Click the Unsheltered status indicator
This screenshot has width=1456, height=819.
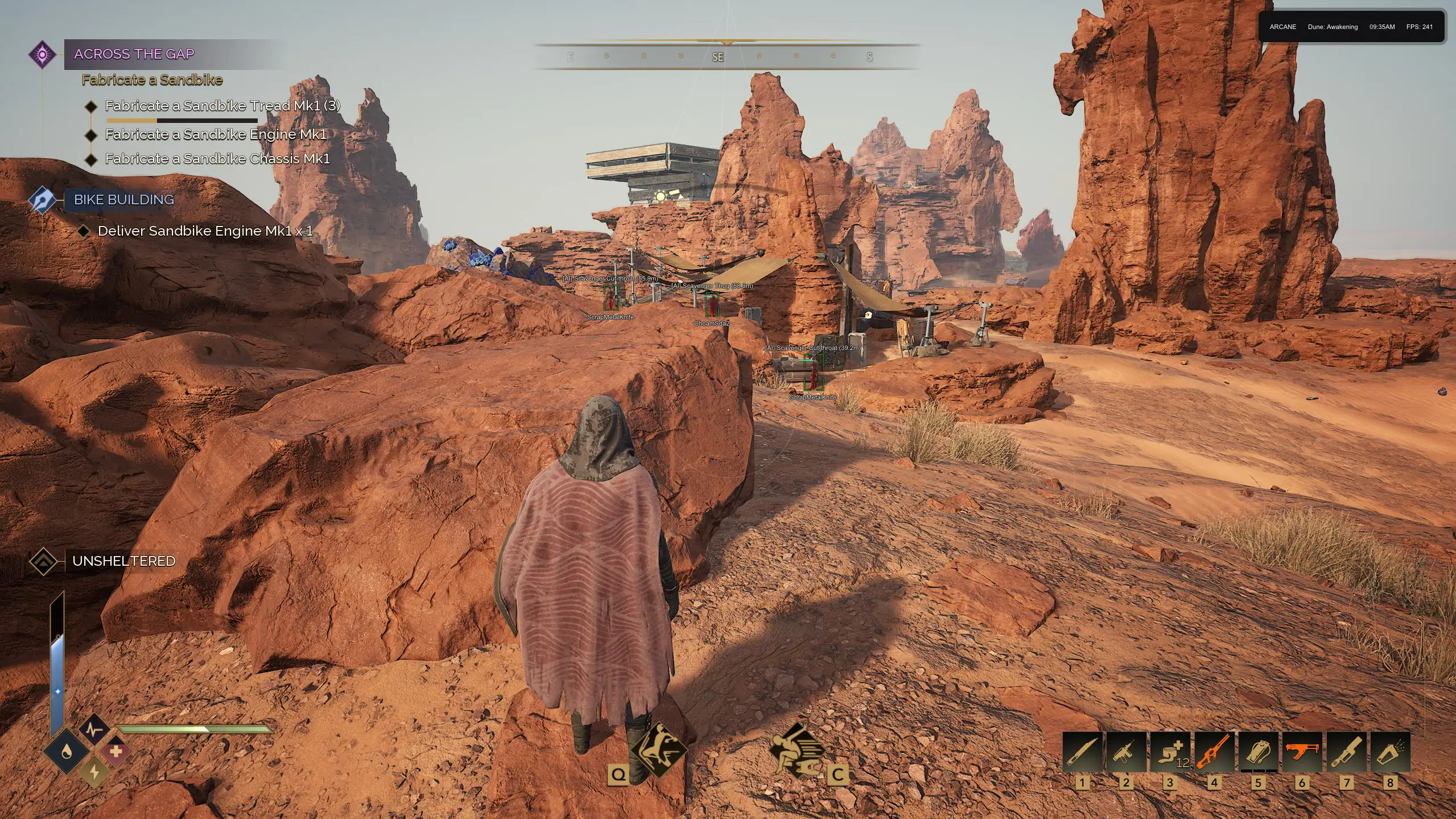[123, 561]
